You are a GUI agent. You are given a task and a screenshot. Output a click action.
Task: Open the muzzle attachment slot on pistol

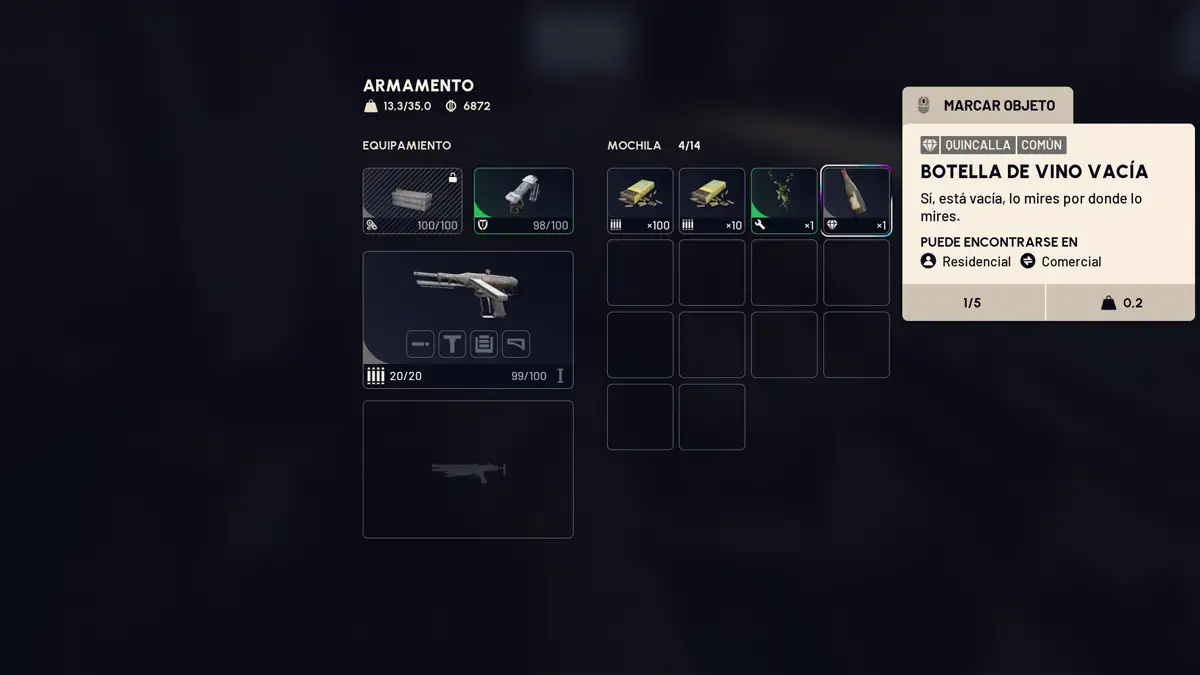tap(420, 345)
